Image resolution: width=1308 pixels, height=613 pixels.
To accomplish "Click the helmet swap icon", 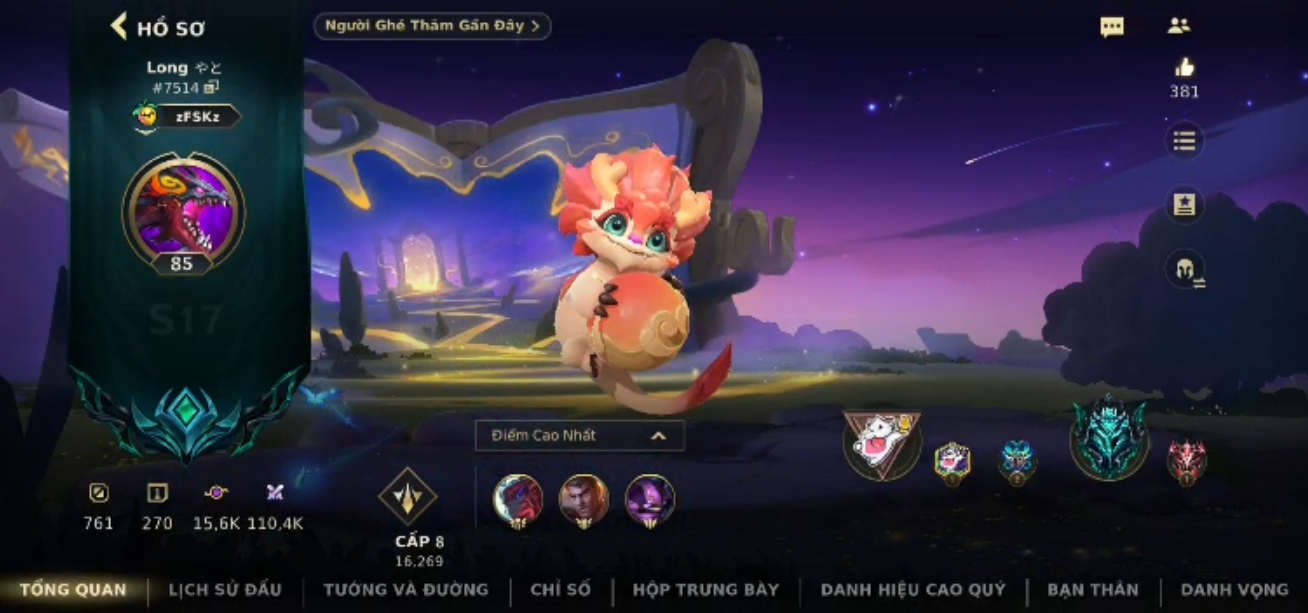I will (1185, 269).
